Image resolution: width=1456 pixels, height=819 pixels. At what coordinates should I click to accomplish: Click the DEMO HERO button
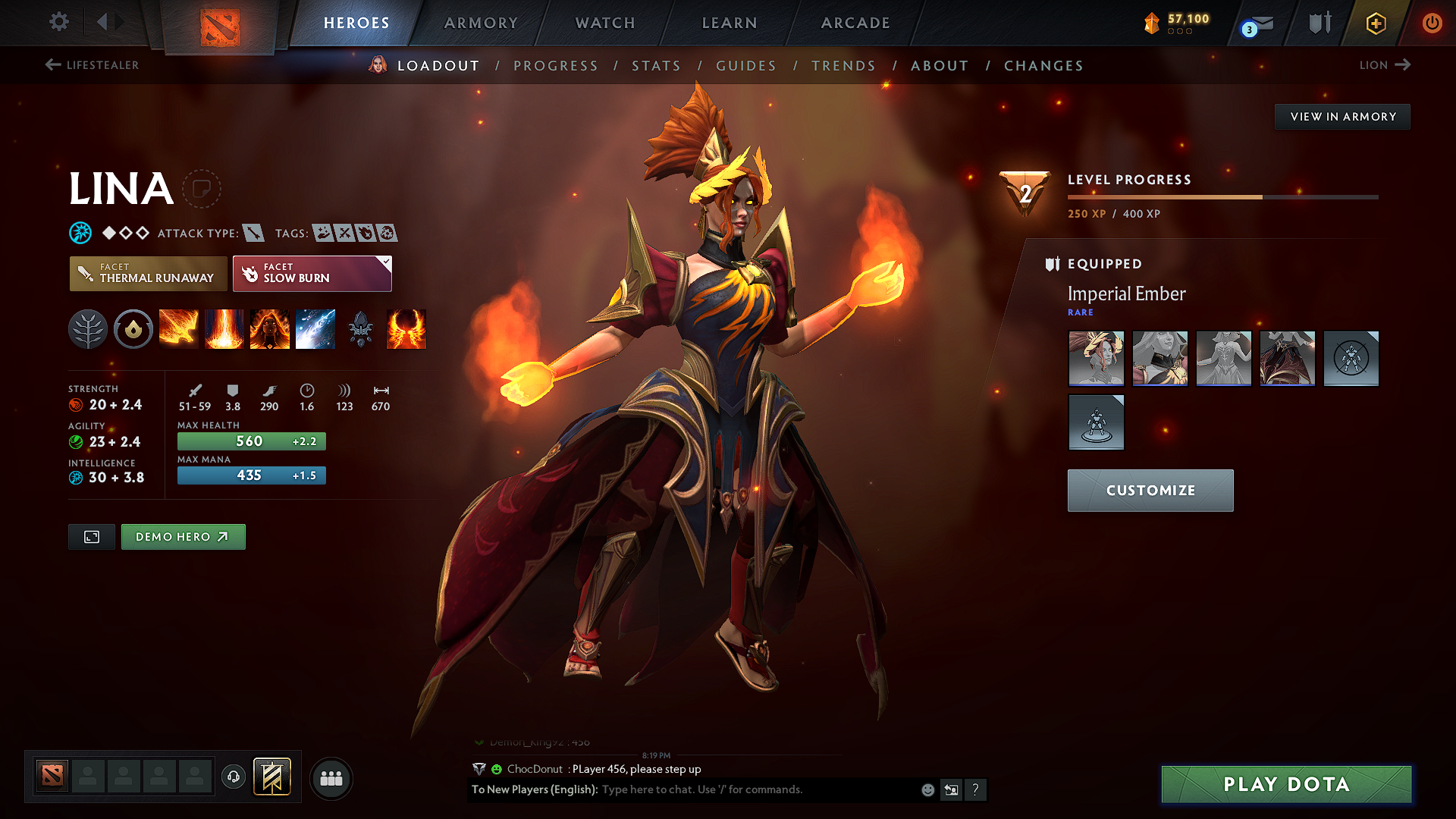[x=183, y=537]
